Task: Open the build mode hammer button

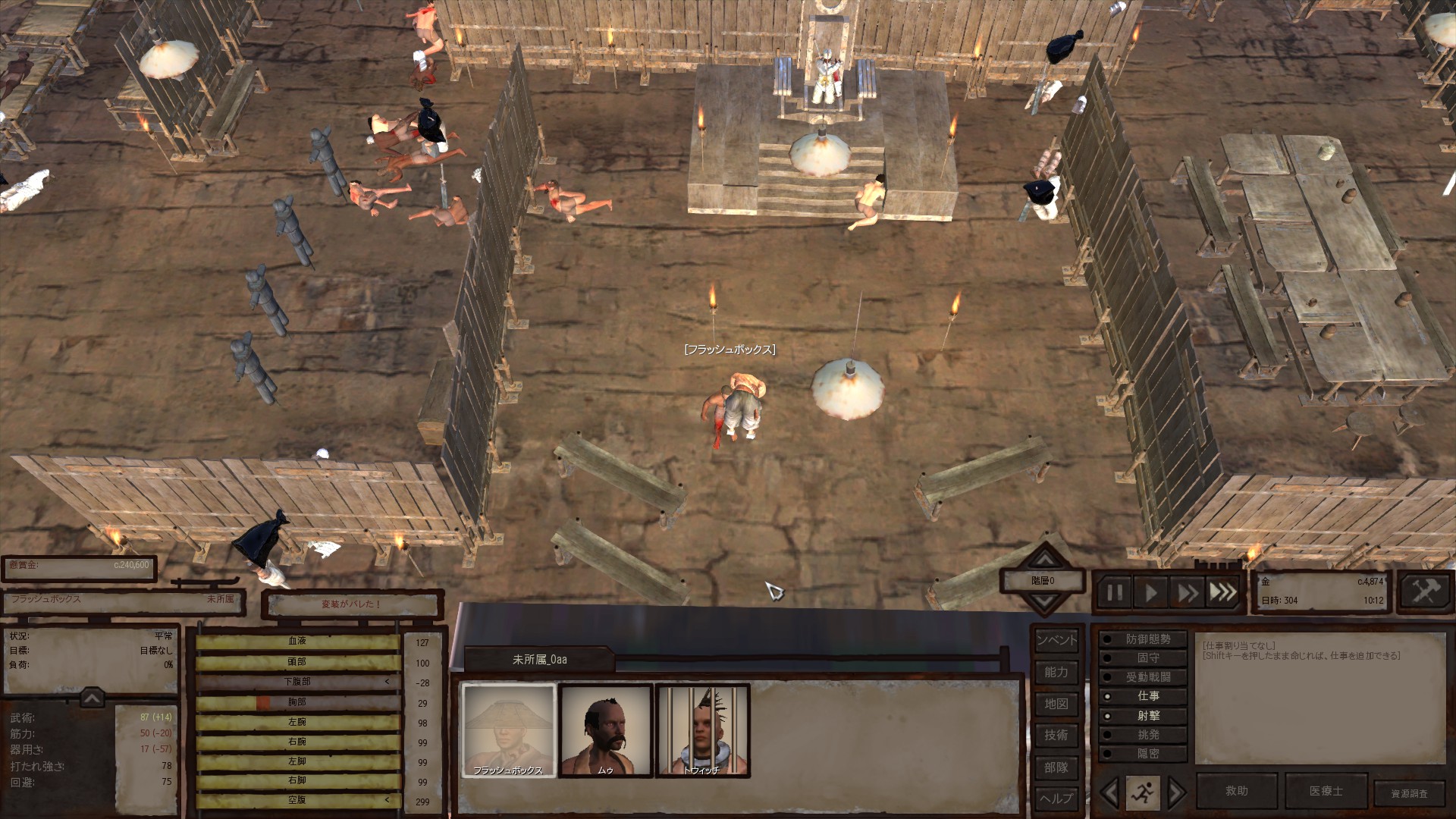Action: 1424,591
